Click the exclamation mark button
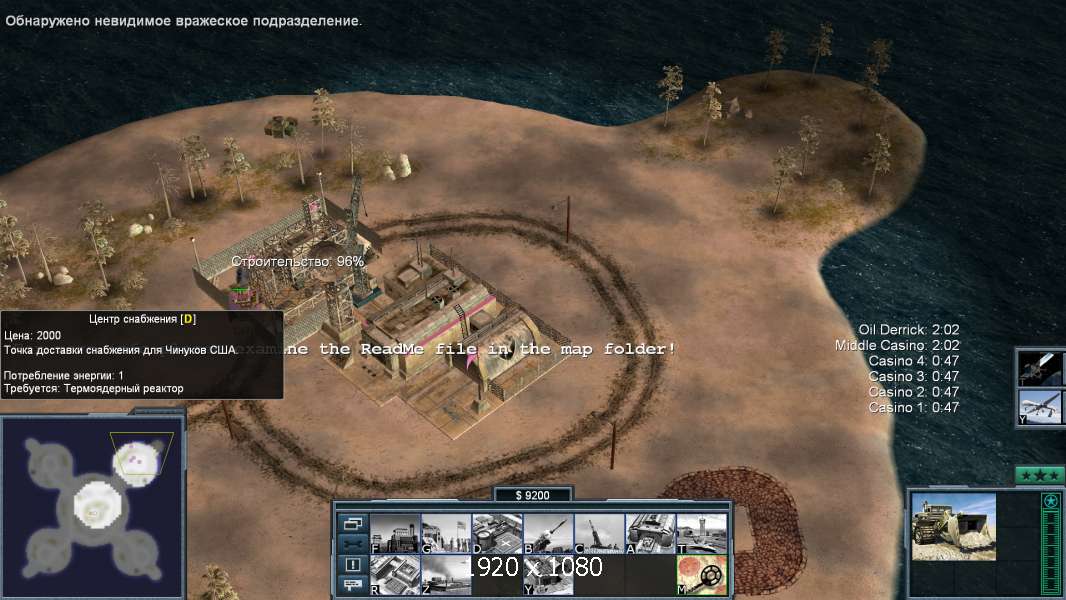The height and width of the screenshot is (600, 1066). coord(352,565)
